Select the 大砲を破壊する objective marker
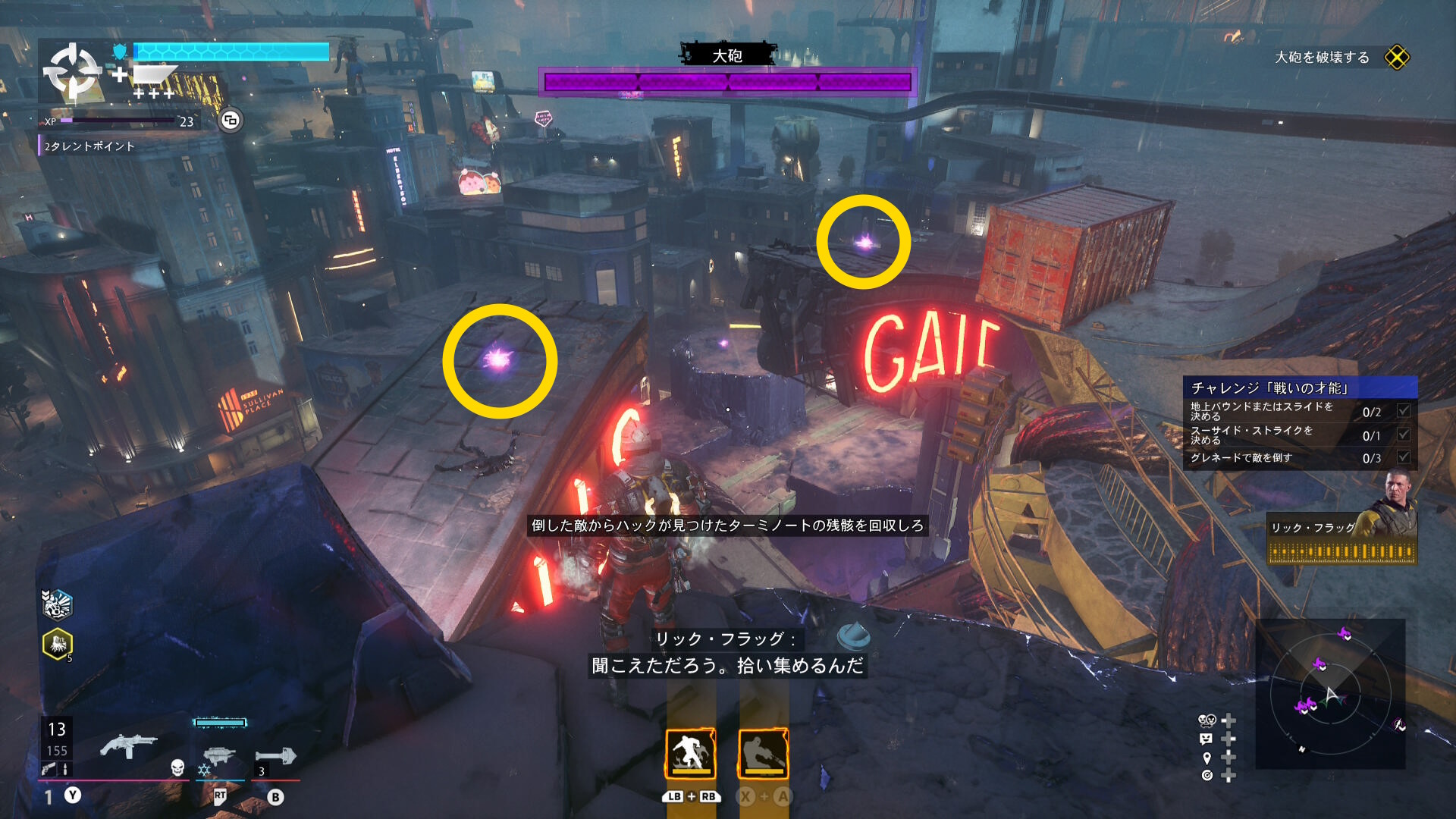 [x=1396, y=58]
